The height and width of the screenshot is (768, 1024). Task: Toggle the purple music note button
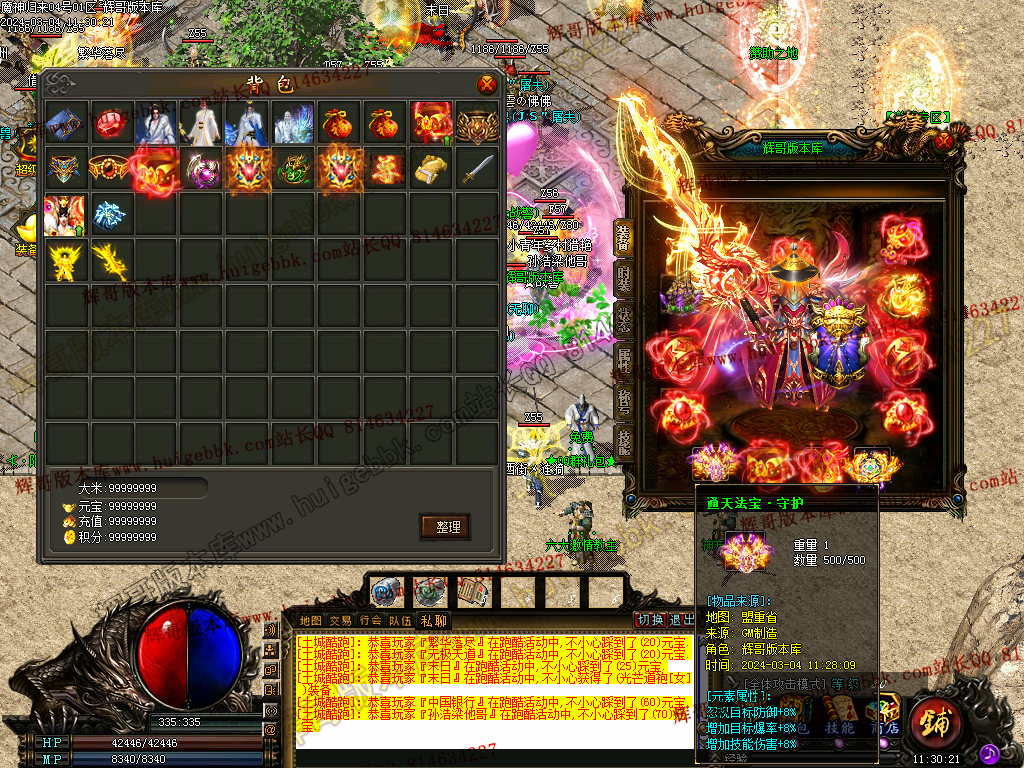[x=988, y=751]
